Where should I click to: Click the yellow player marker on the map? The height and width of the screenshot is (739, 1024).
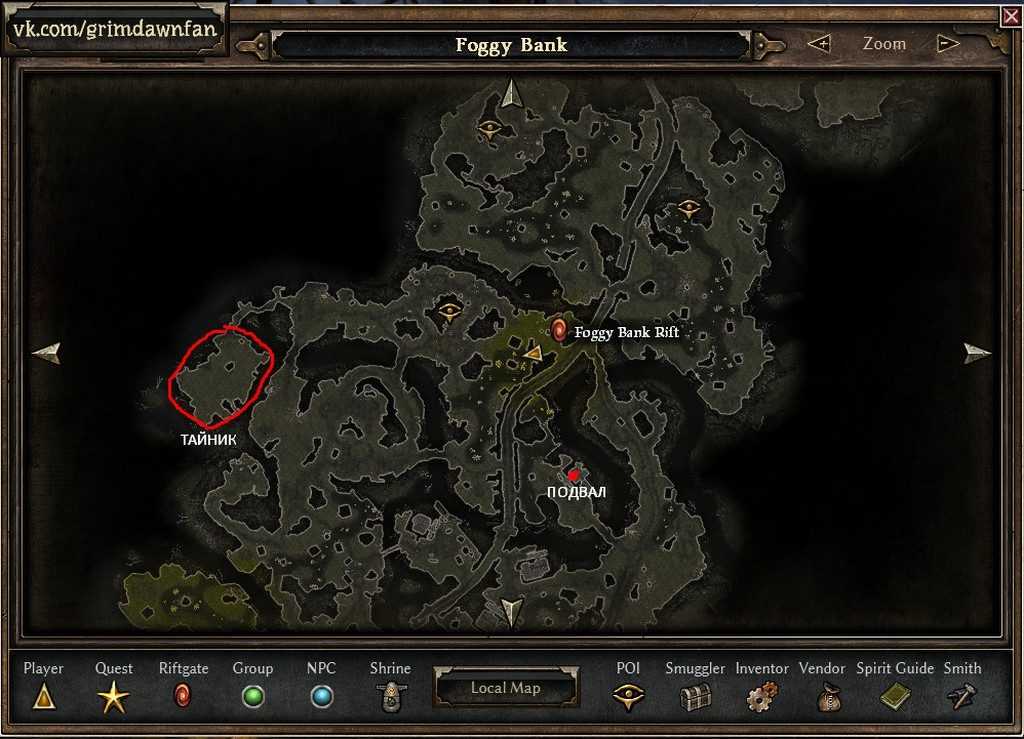[533, 352]
